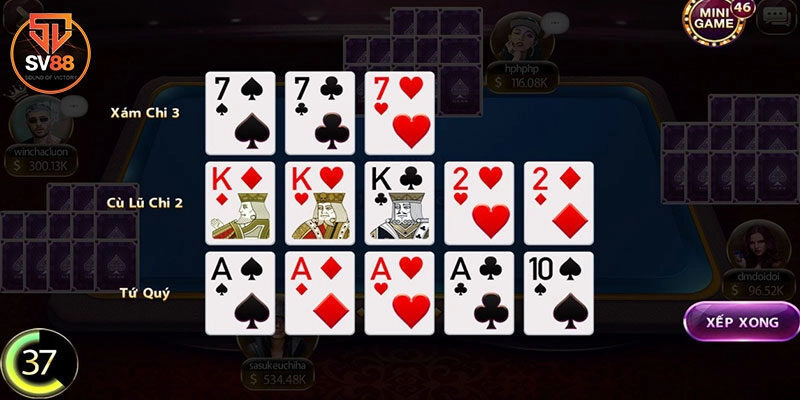Confirm arrangement with the XẾP XONG button

(741, 324)
